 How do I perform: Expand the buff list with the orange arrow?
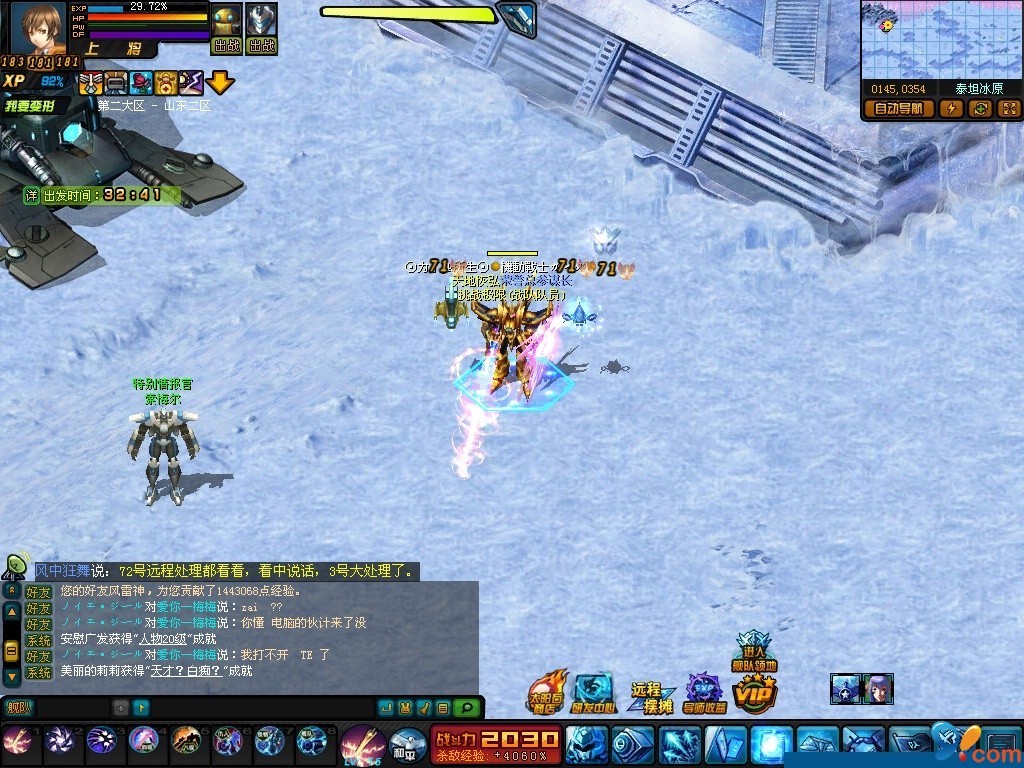[x=220, y=84]
